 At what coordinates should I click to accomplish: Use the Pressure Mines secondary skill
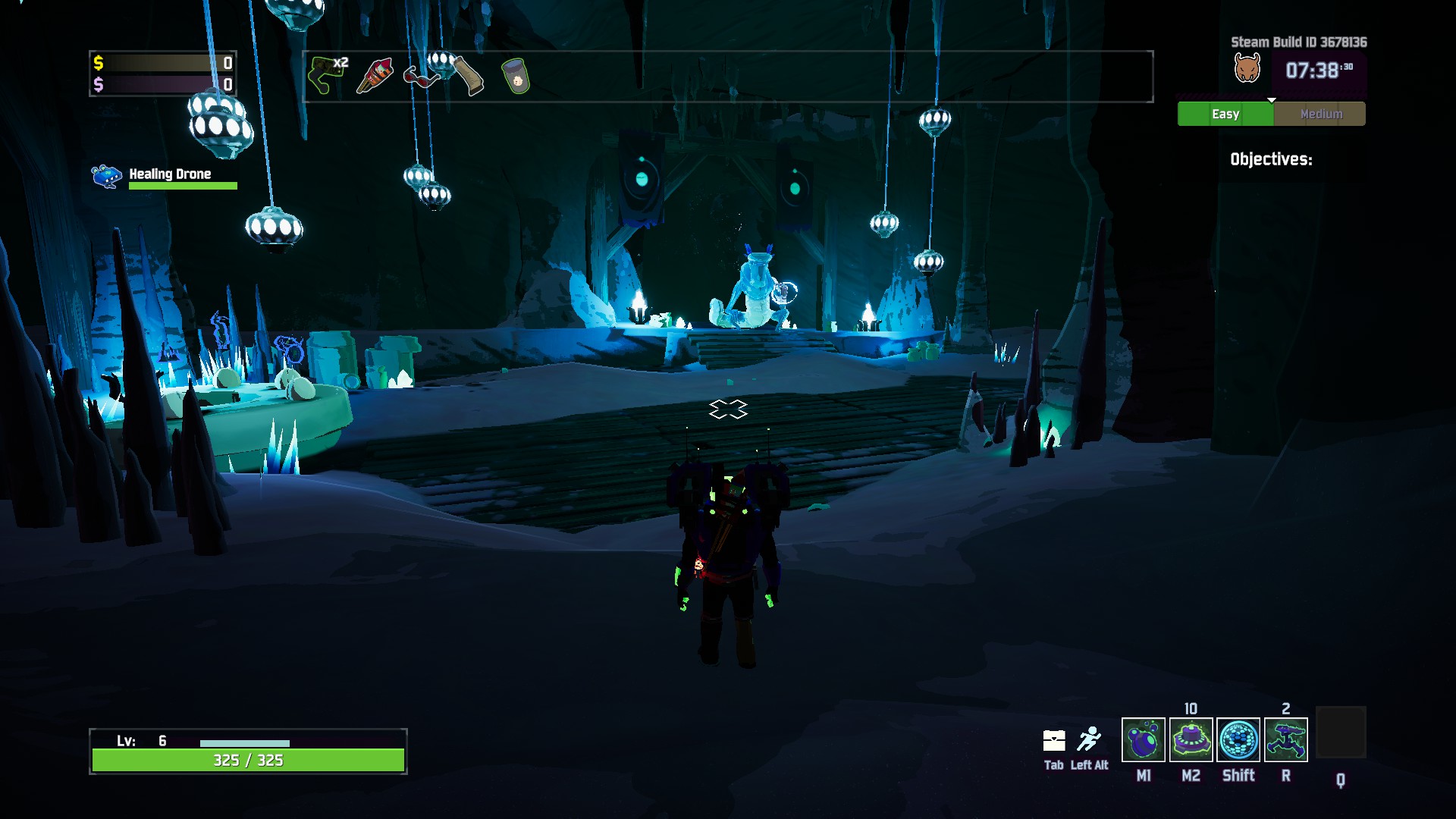point(1191,739)
